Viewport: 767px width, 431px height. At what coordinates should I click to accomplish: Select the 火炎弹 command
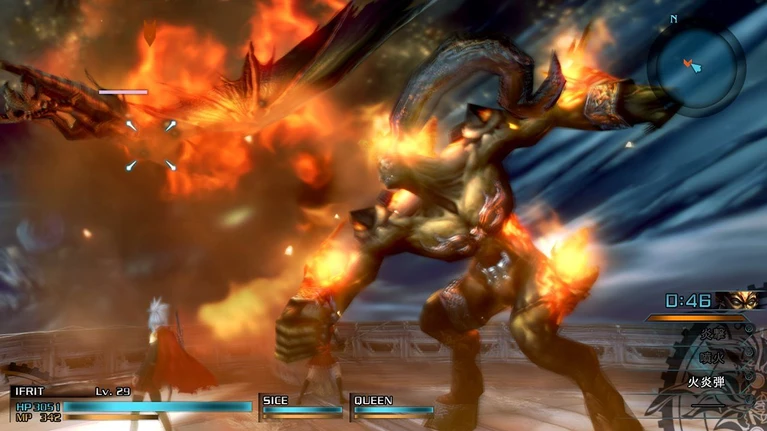[706, 381]
